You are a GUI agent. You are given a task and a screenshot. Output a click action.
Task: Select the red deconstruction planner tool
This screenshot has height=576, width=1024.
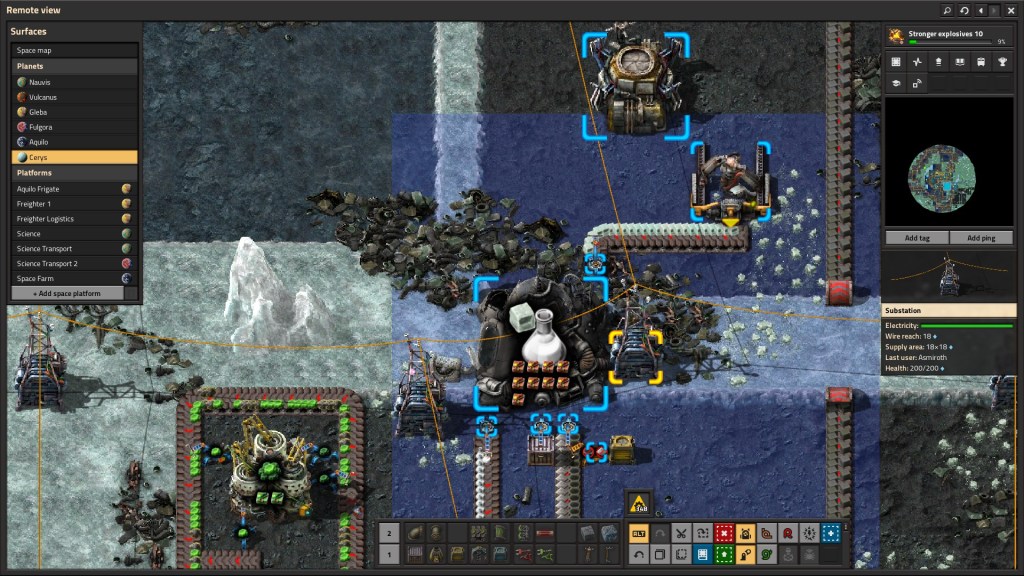pyautogui.click(x=724, y=533)
